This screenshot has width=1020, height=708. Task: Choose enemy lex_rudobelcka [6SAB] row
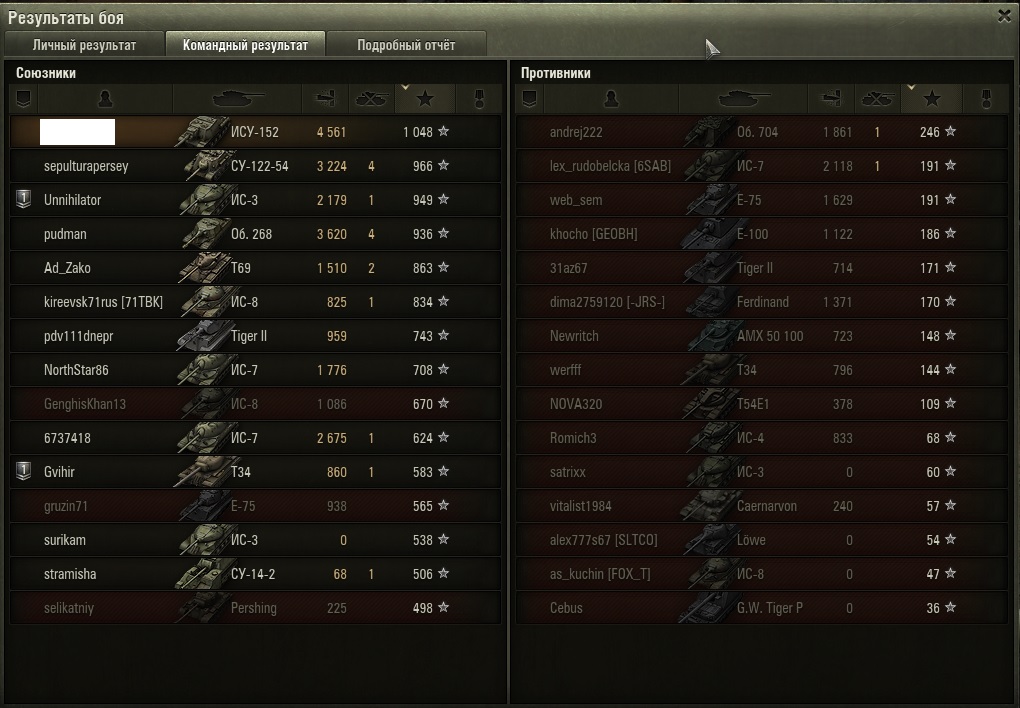point(760,166)
